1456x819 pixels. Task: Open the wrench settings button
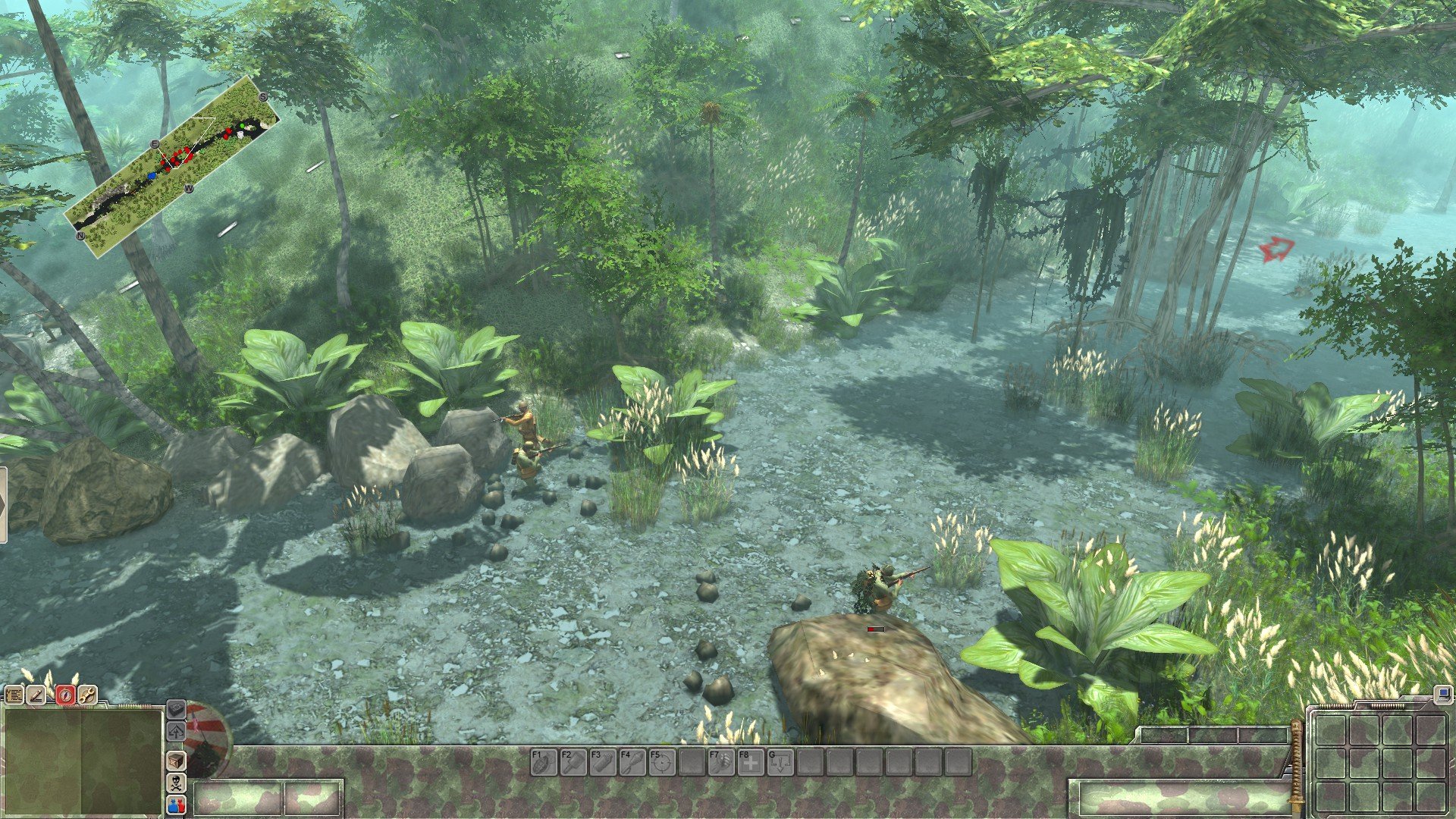tap(88, 695)
